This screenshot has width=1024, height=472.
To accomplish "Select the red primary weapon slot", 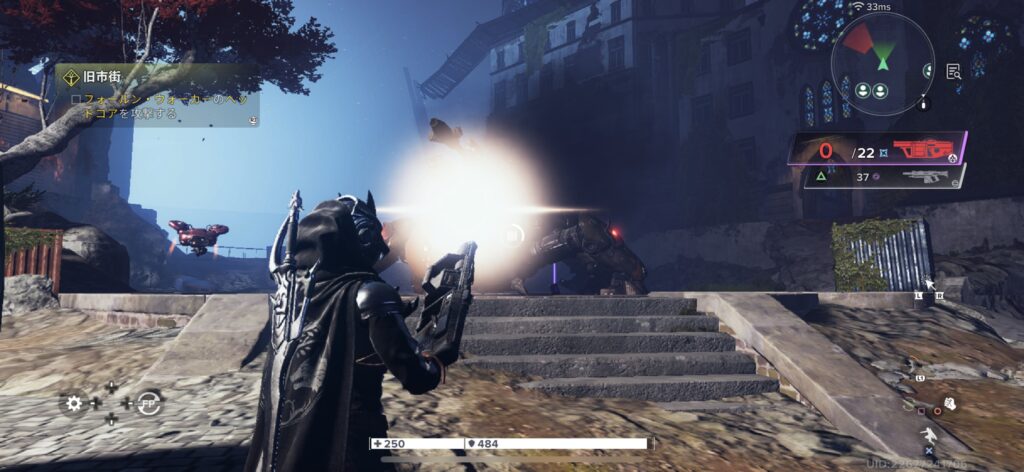I will [923, 150].
